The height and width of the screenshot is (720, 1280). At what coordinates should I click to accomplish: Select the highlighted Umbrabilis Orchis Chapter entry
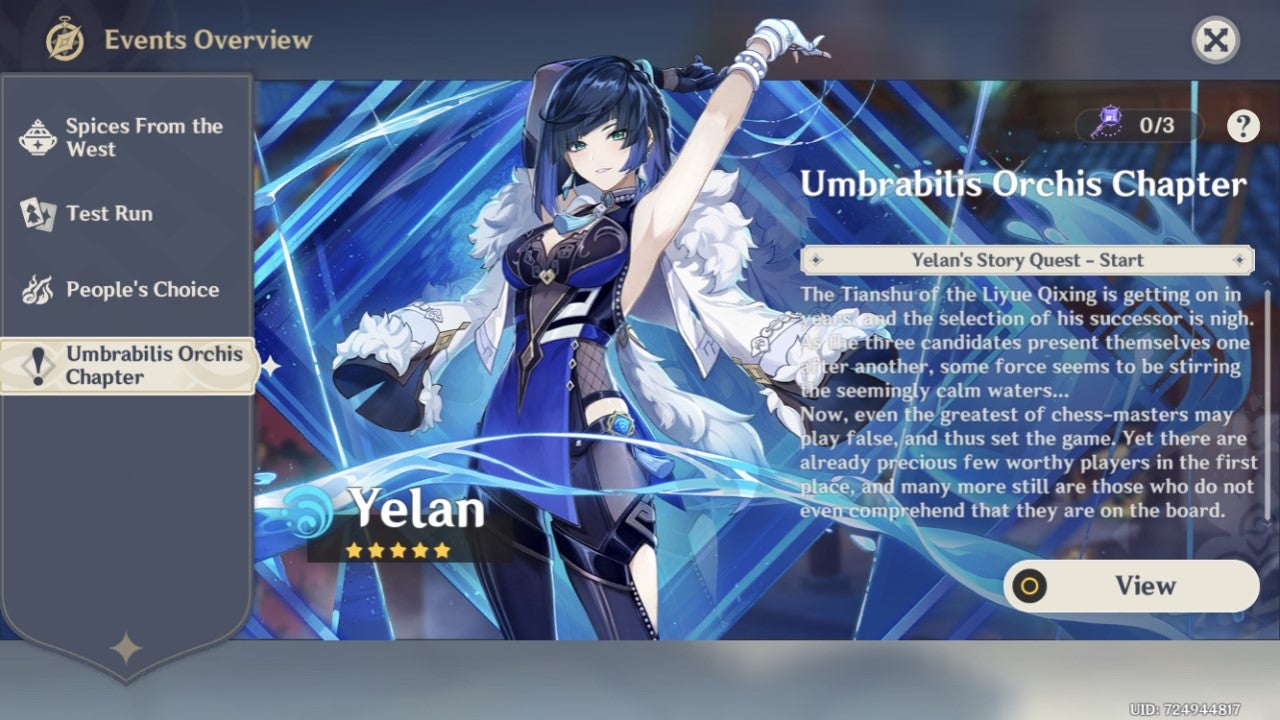[x=140, y=366]
